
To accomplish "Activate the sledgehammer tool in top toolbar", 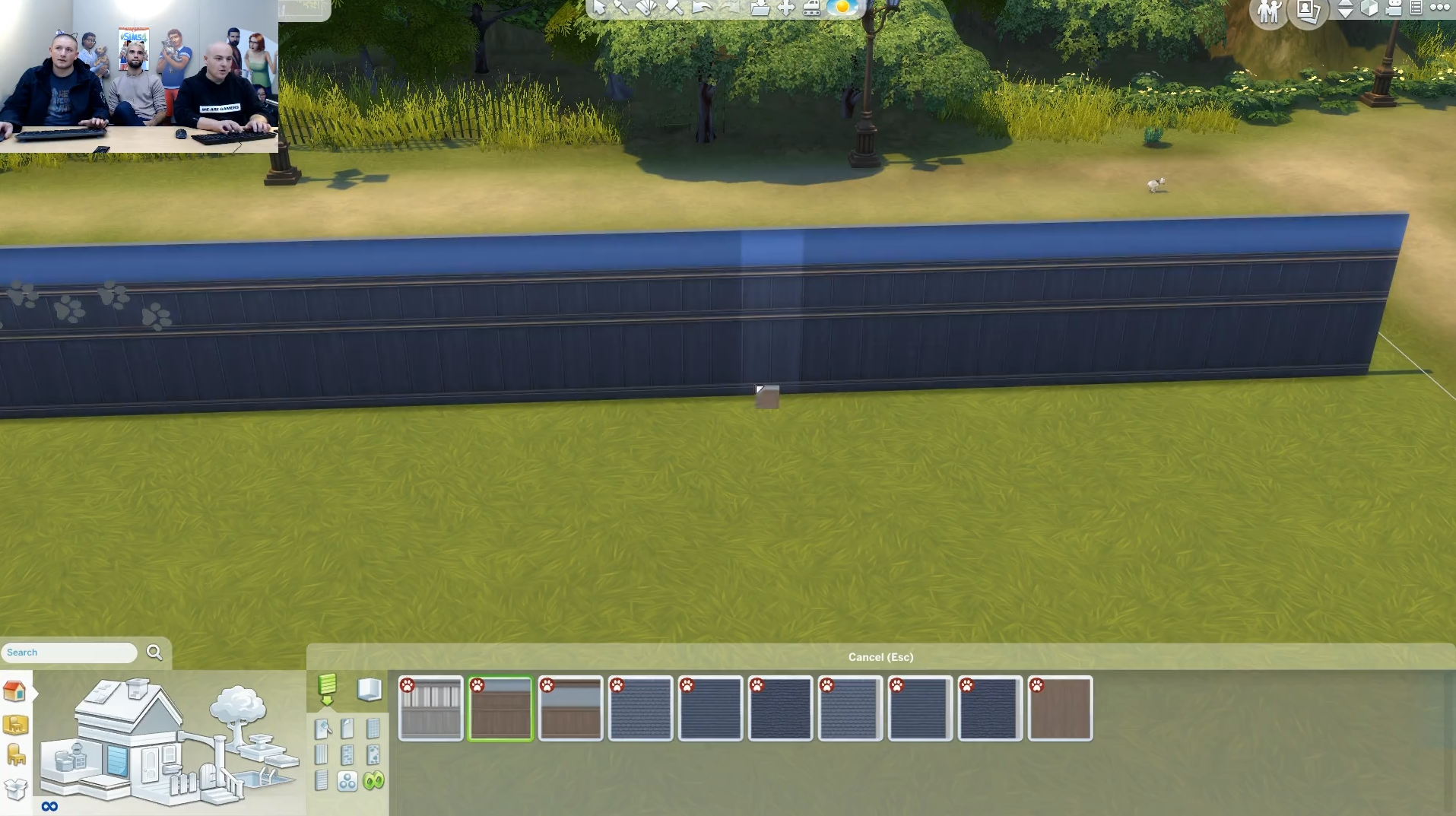I will coord(674,8).
